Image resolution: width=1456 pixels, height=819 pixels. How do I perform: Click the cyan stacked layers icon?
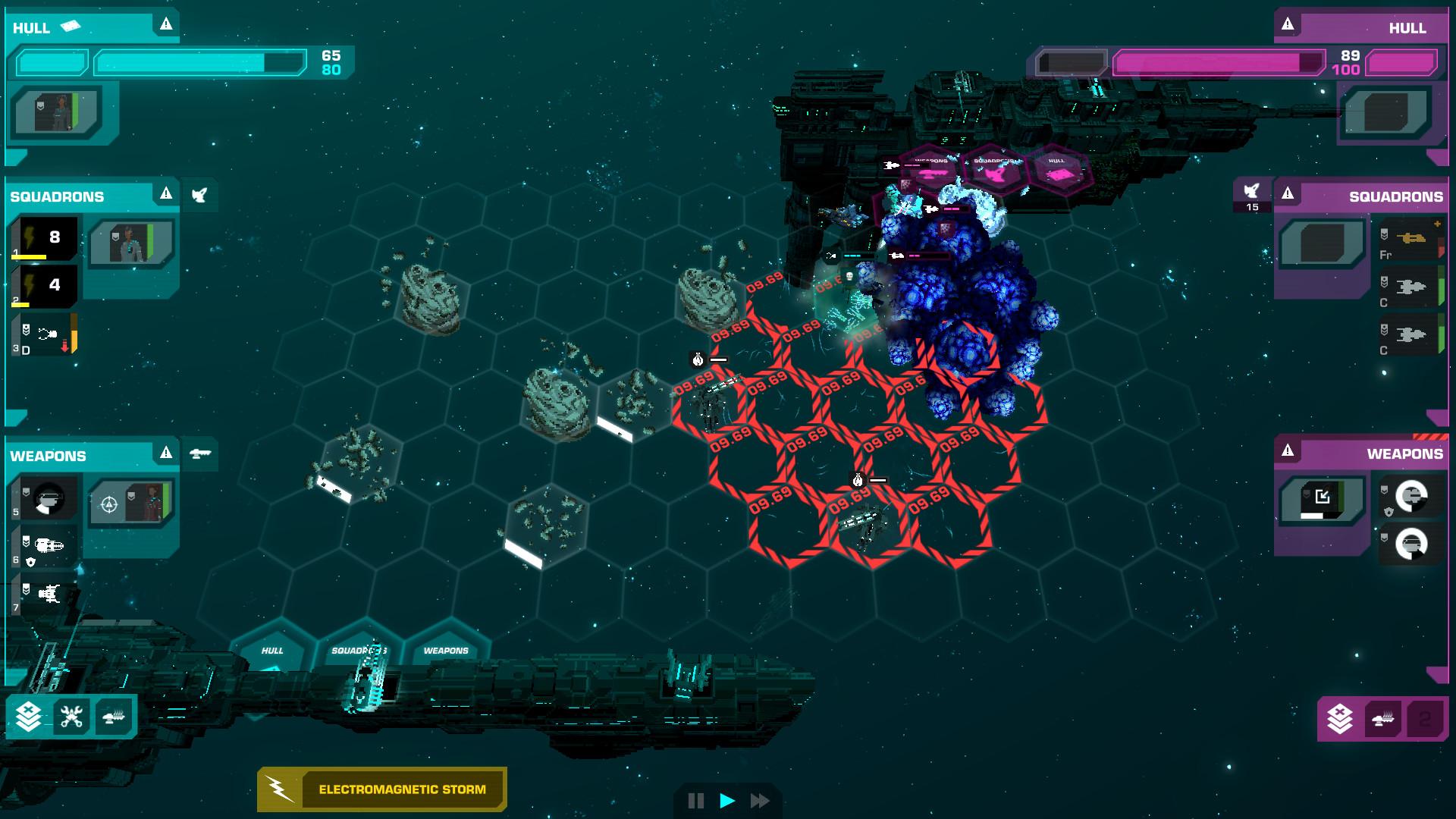coord(29,716)
